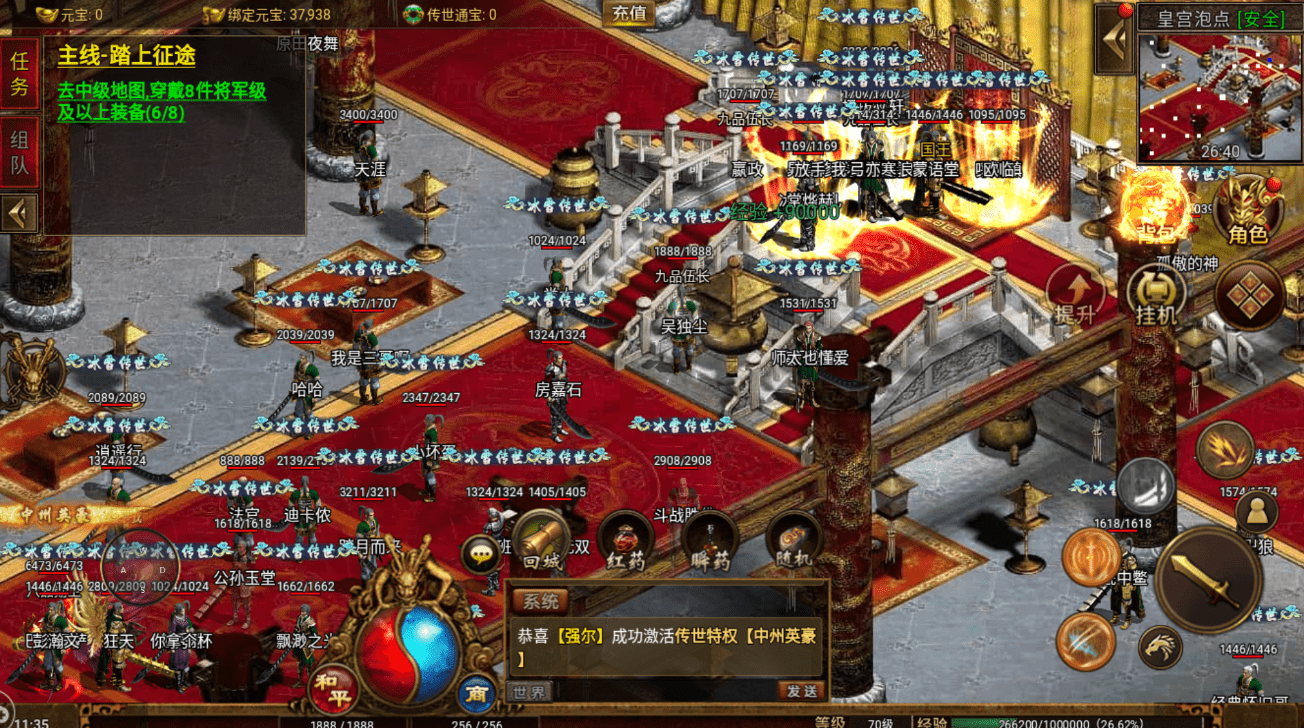Open the 商 shop button

pos(476,693)
